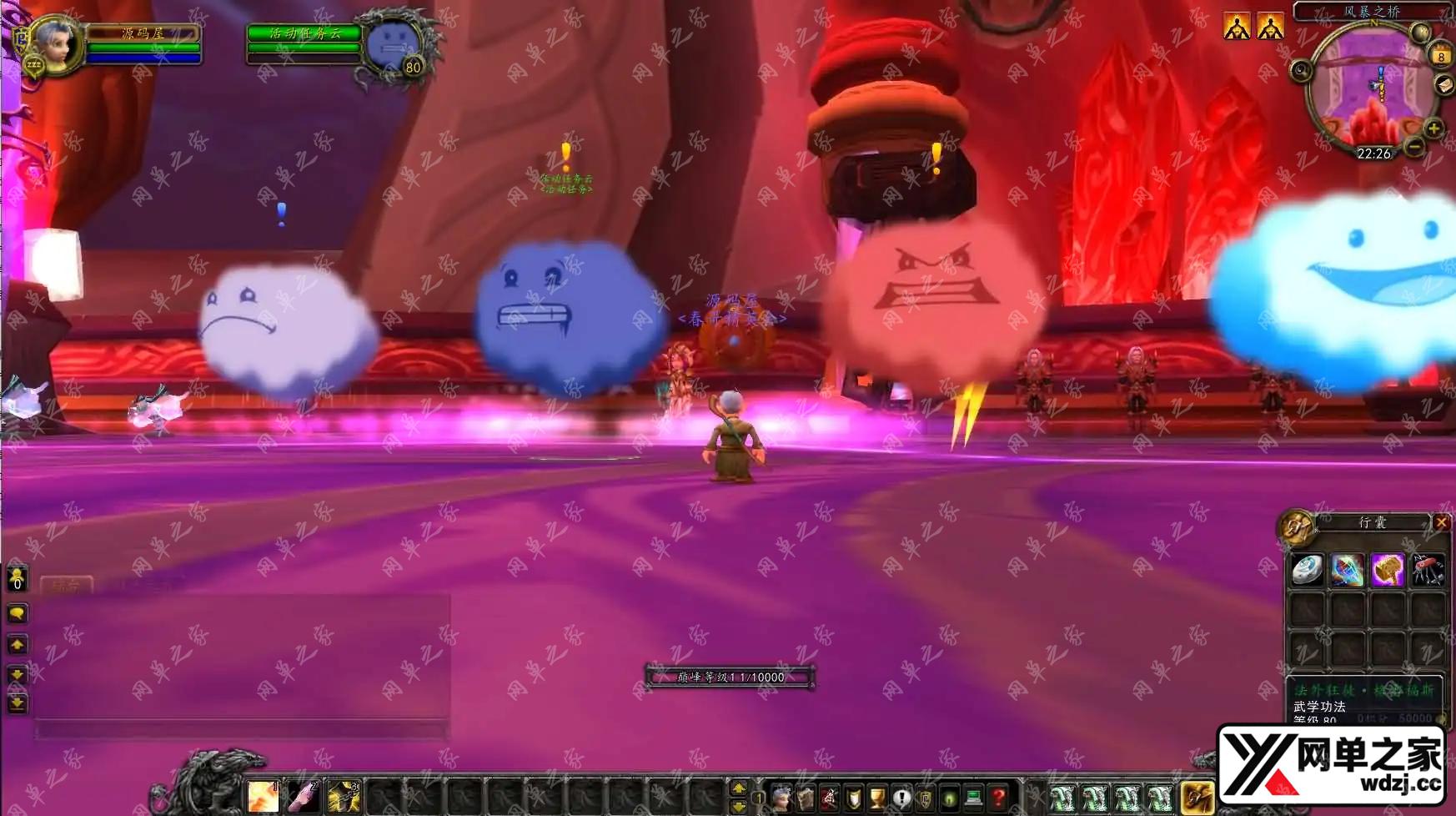
Task: Activate the yellow lightning ability in slot 3
Action: pyautogui.click(x=344, y=798)
